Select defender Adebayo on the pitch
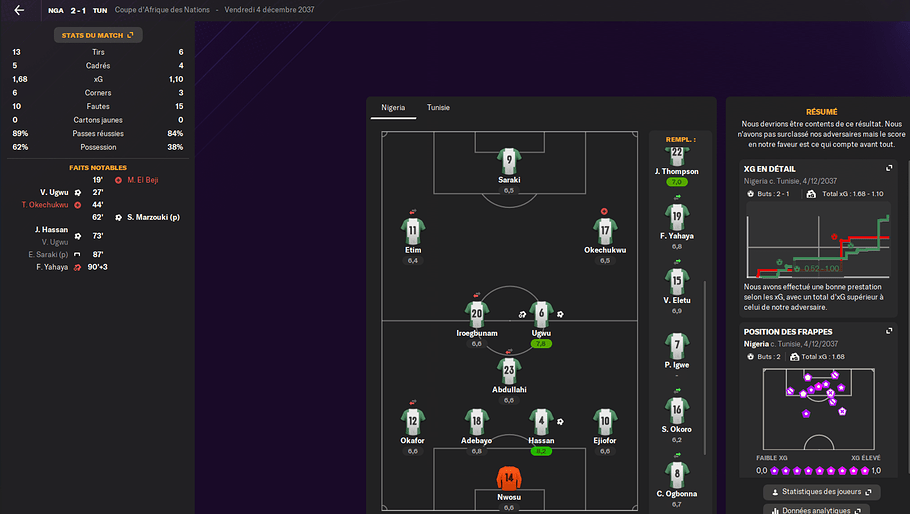This screenshot has width=910, height=514. [477, 420]
